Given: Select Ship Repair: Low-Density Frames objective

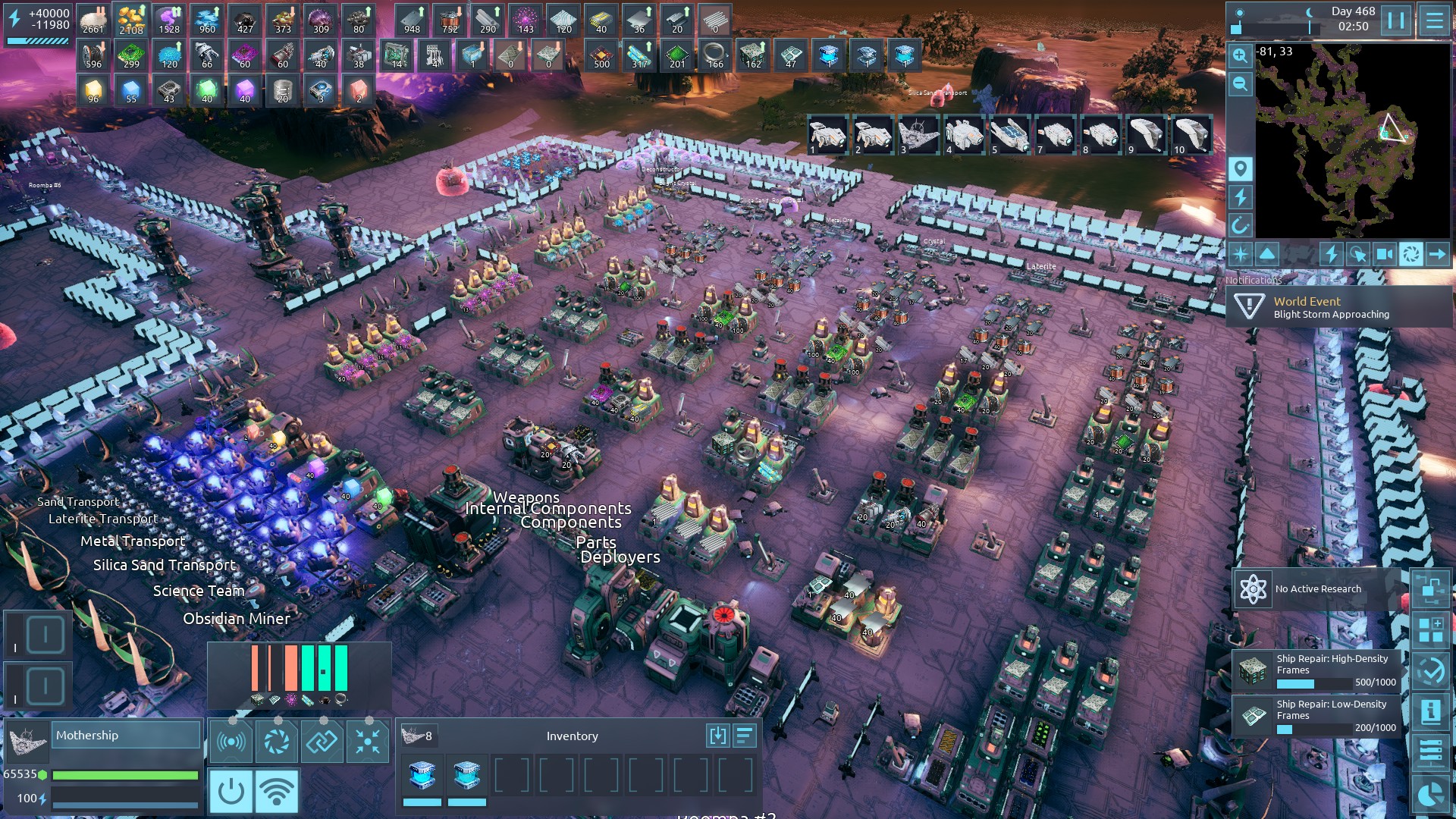Looking at the screenshot, I should 1319,717.
